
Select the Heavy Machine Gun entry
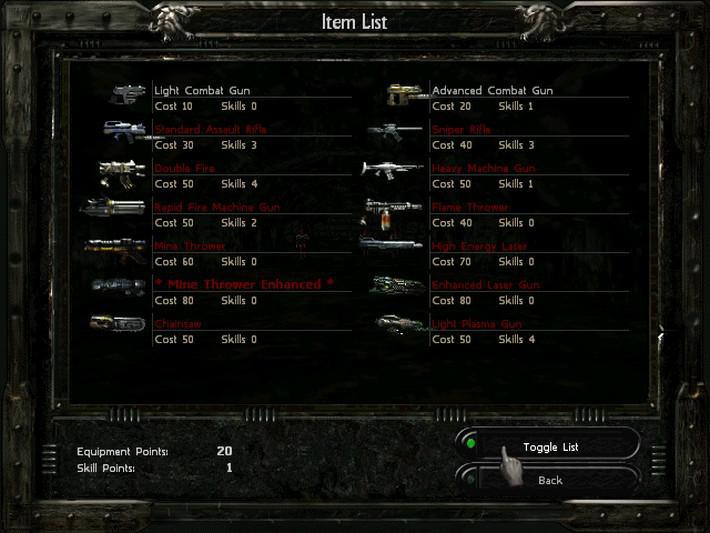click(483, 169)
